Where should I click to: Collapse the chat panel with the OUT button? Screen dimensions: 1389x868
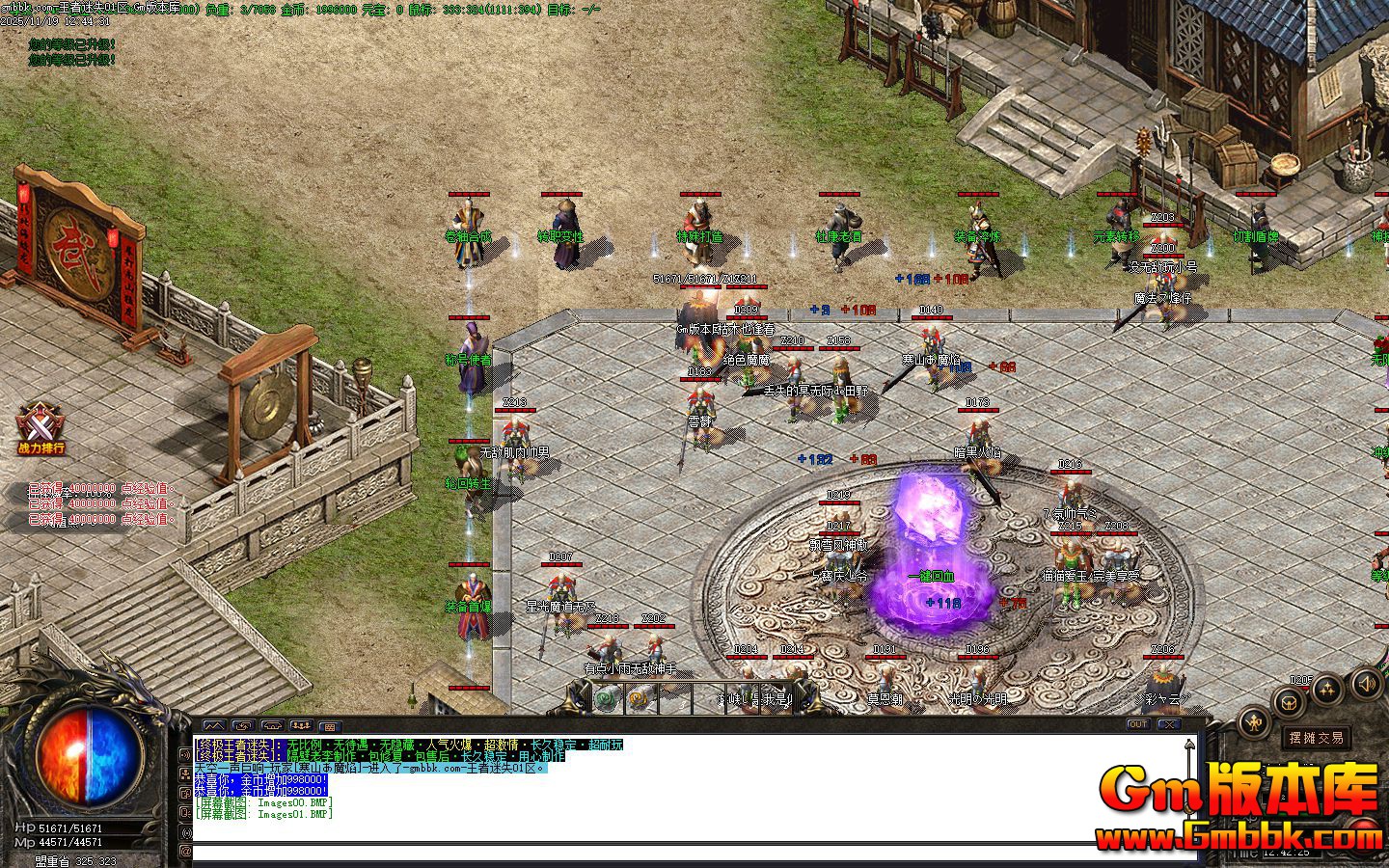pos(1138,724)
